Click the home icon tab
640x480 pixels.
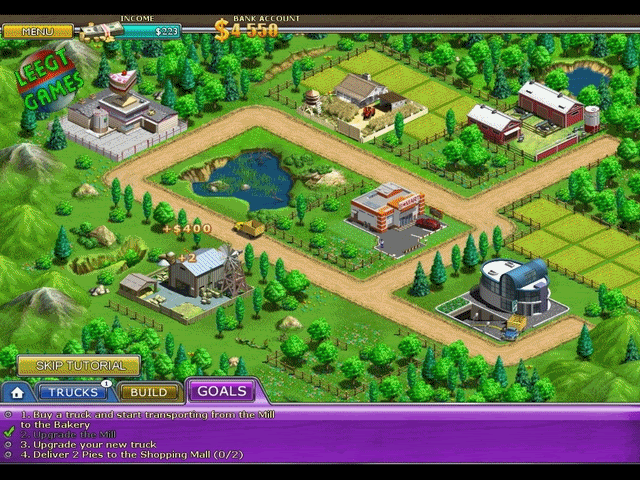[x=17, y=393]
